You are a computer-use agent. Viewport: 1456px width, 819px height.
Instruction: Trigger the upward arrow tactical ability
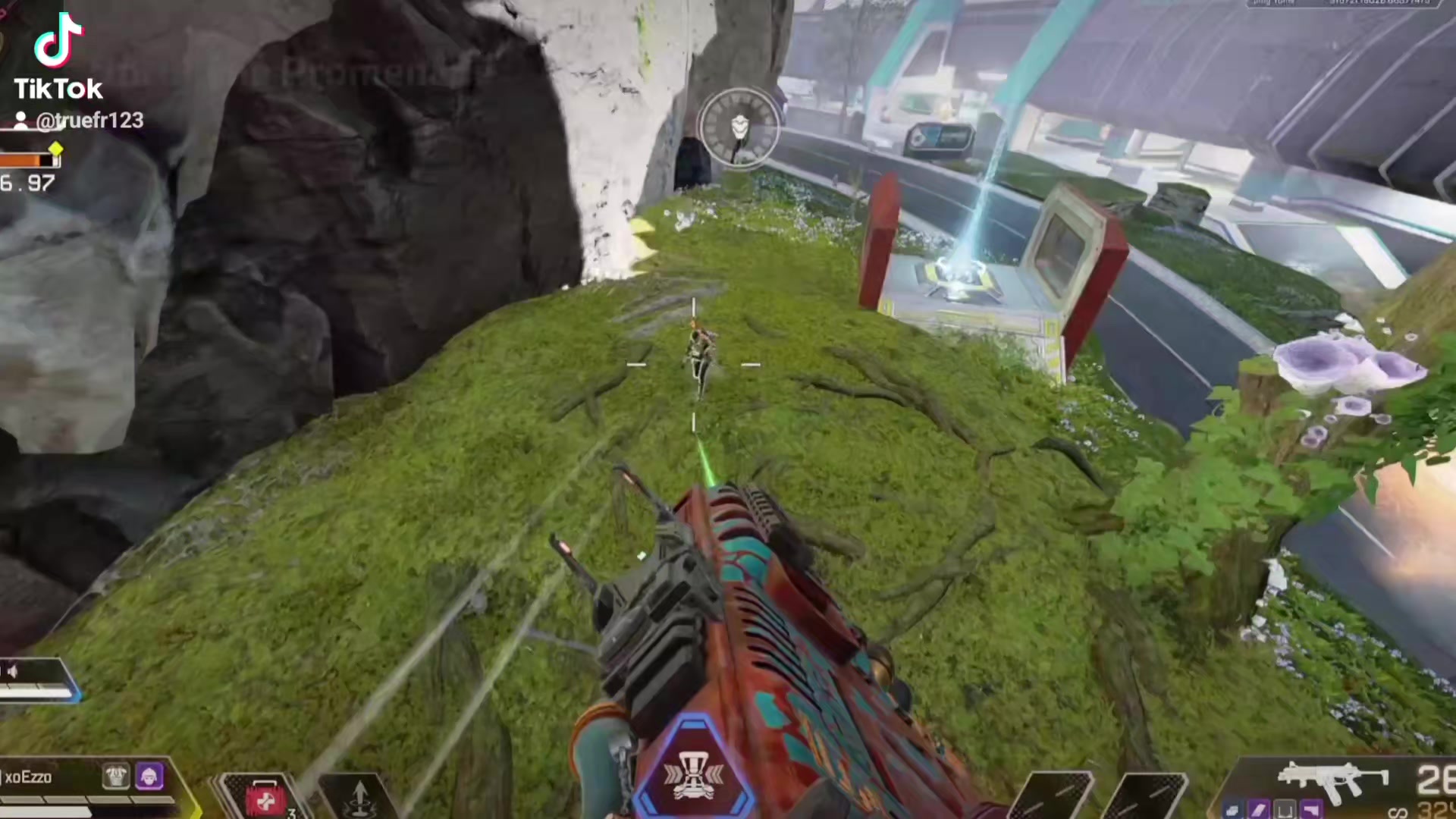click(360, 799)
